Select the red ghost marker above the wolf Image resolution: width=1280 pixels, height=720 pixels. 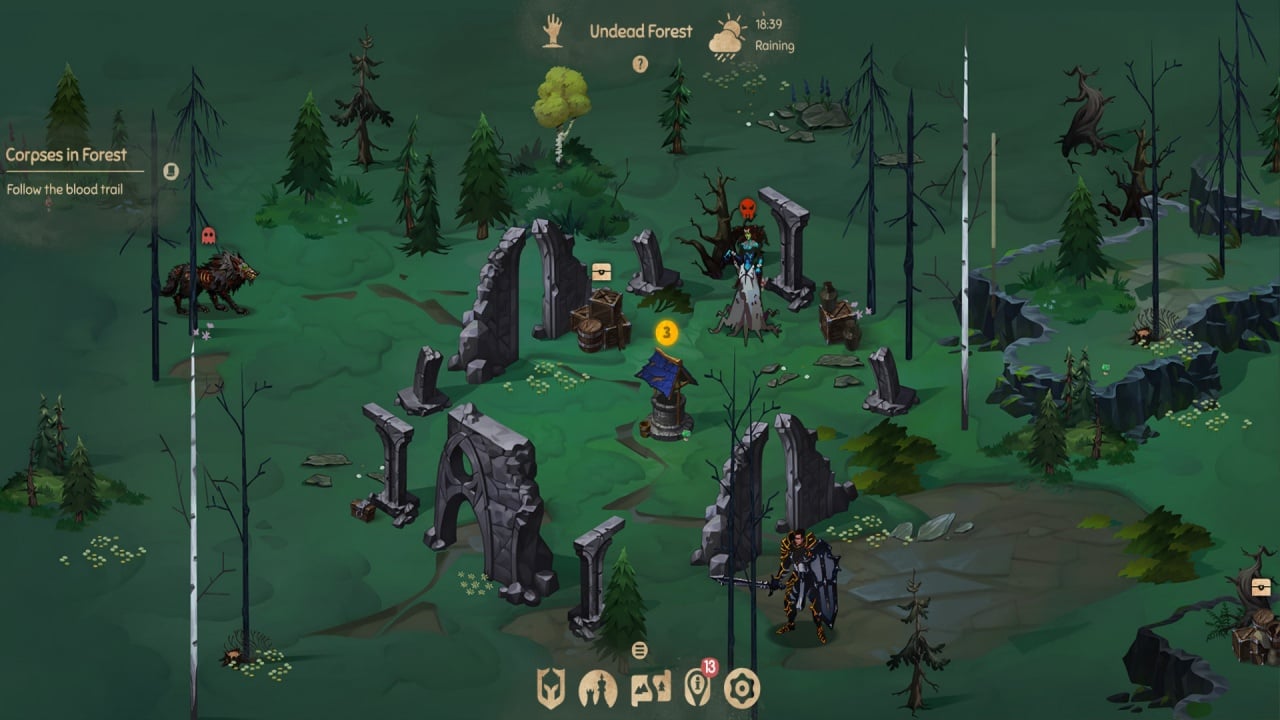click(x=208, y=236)
